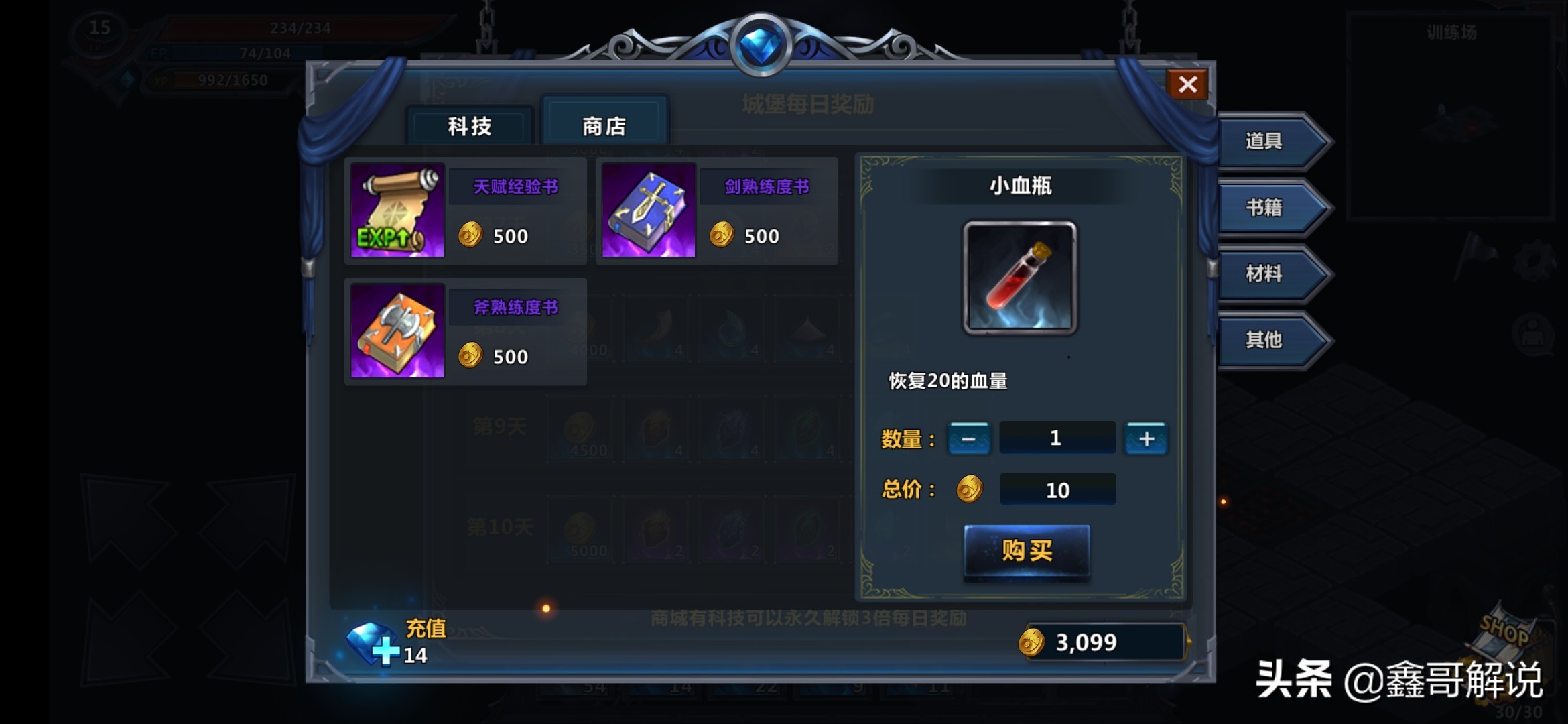The image size is (1568, 724).
Task: Open 充值 diamond recharge
Action: click(x=395, y=642)
